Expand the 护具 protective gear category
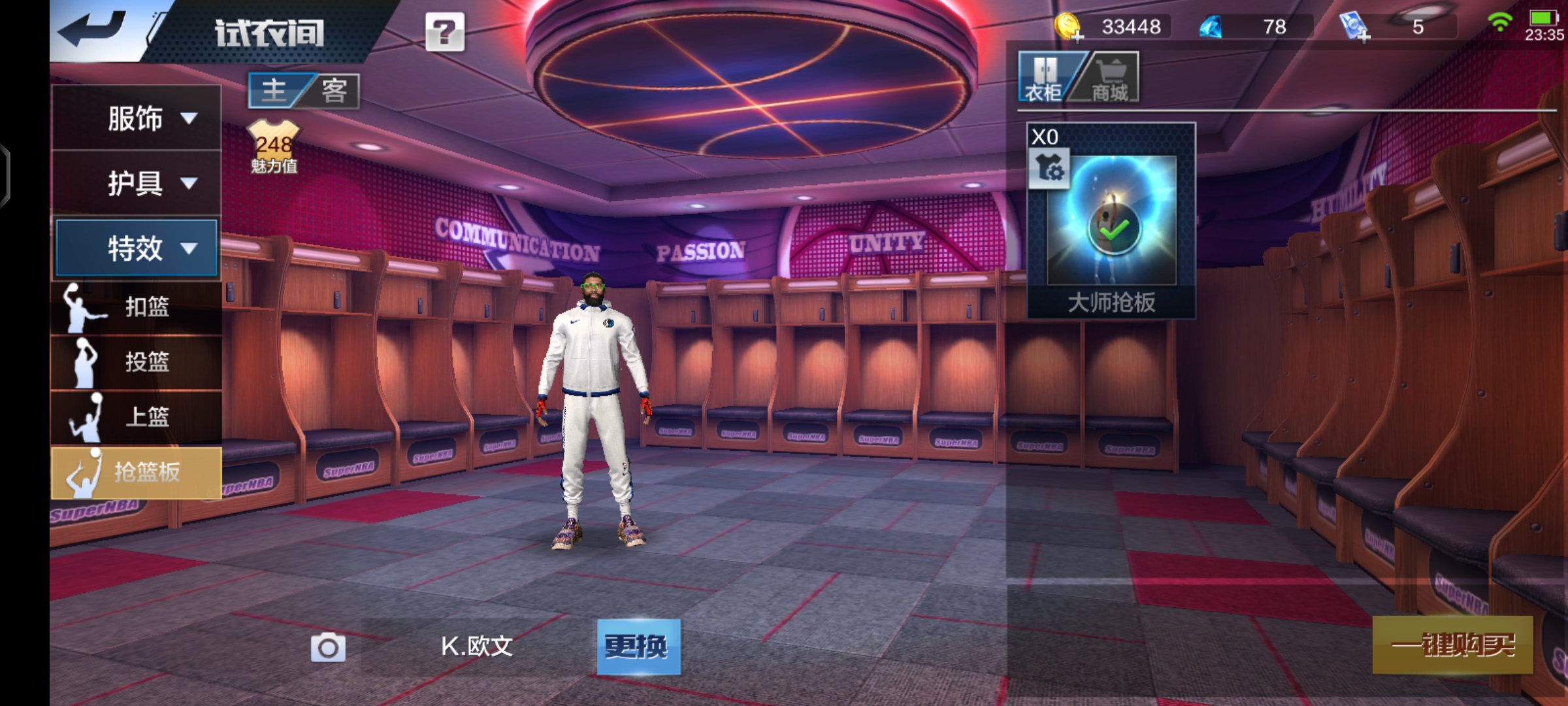The width and height of the screenshot is (1568, 706). (x=137, y=183)
